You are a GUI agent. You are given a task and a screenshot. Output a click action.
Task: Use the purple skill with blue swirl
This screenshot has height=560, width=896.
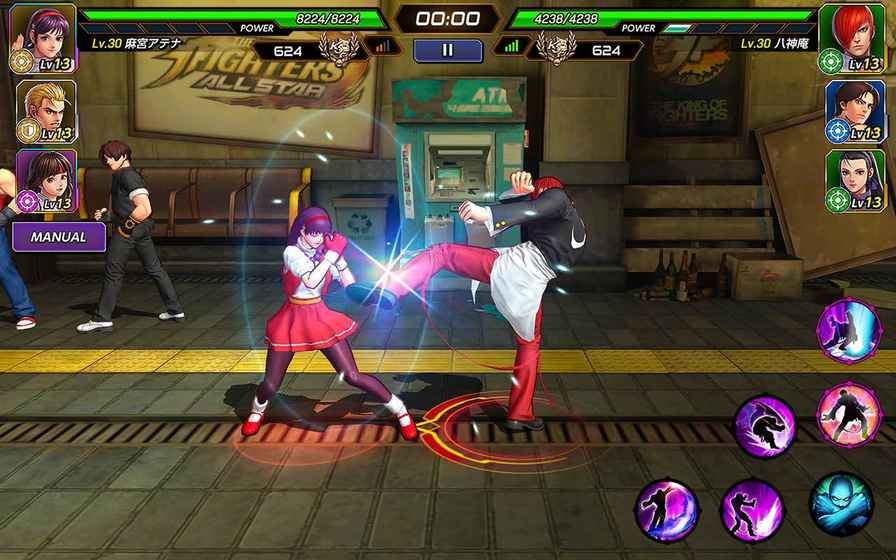point(666,511)
